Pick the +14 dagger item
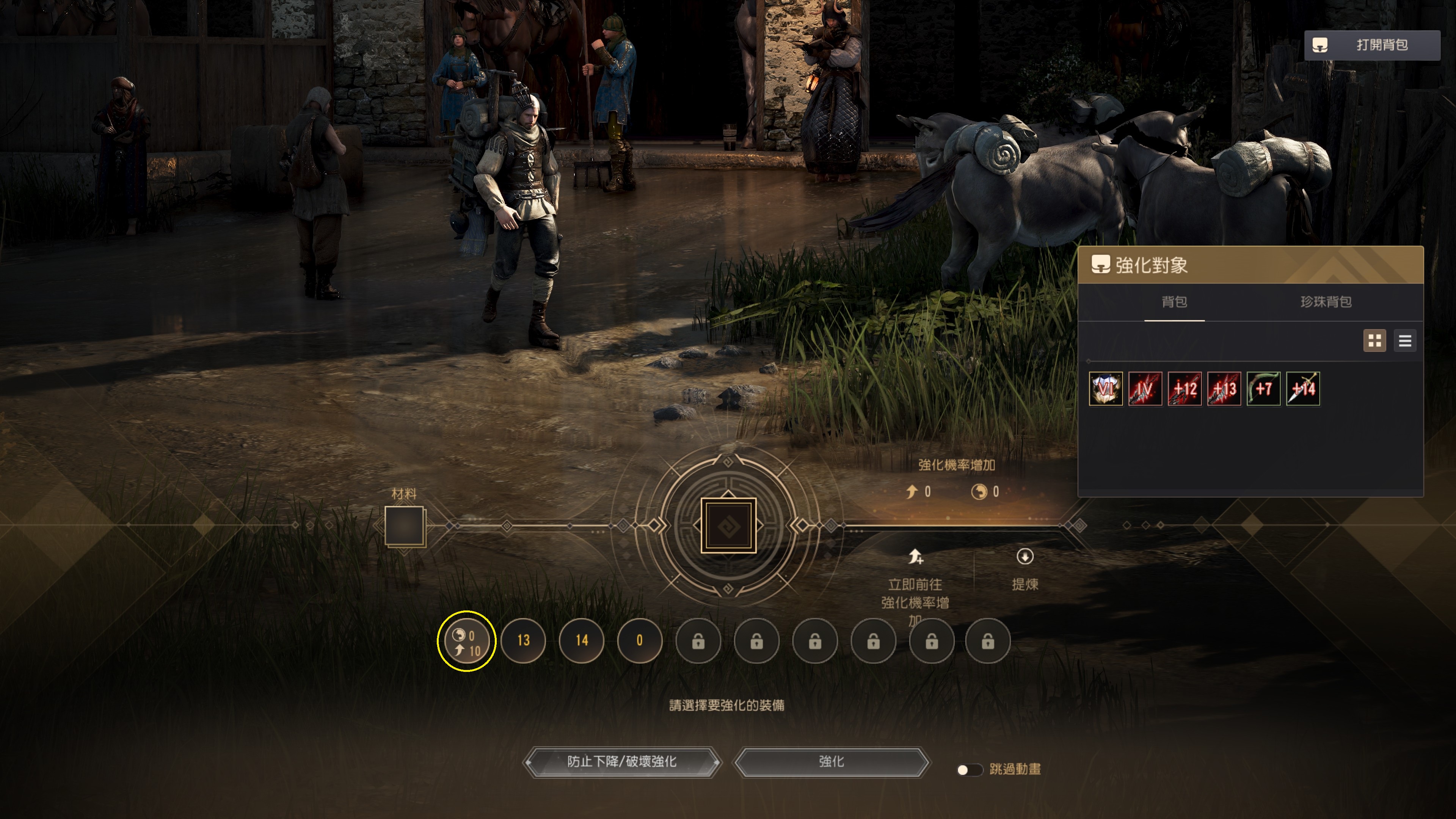The height and width of the screenshot is (819, 1456). [1303, 389]
